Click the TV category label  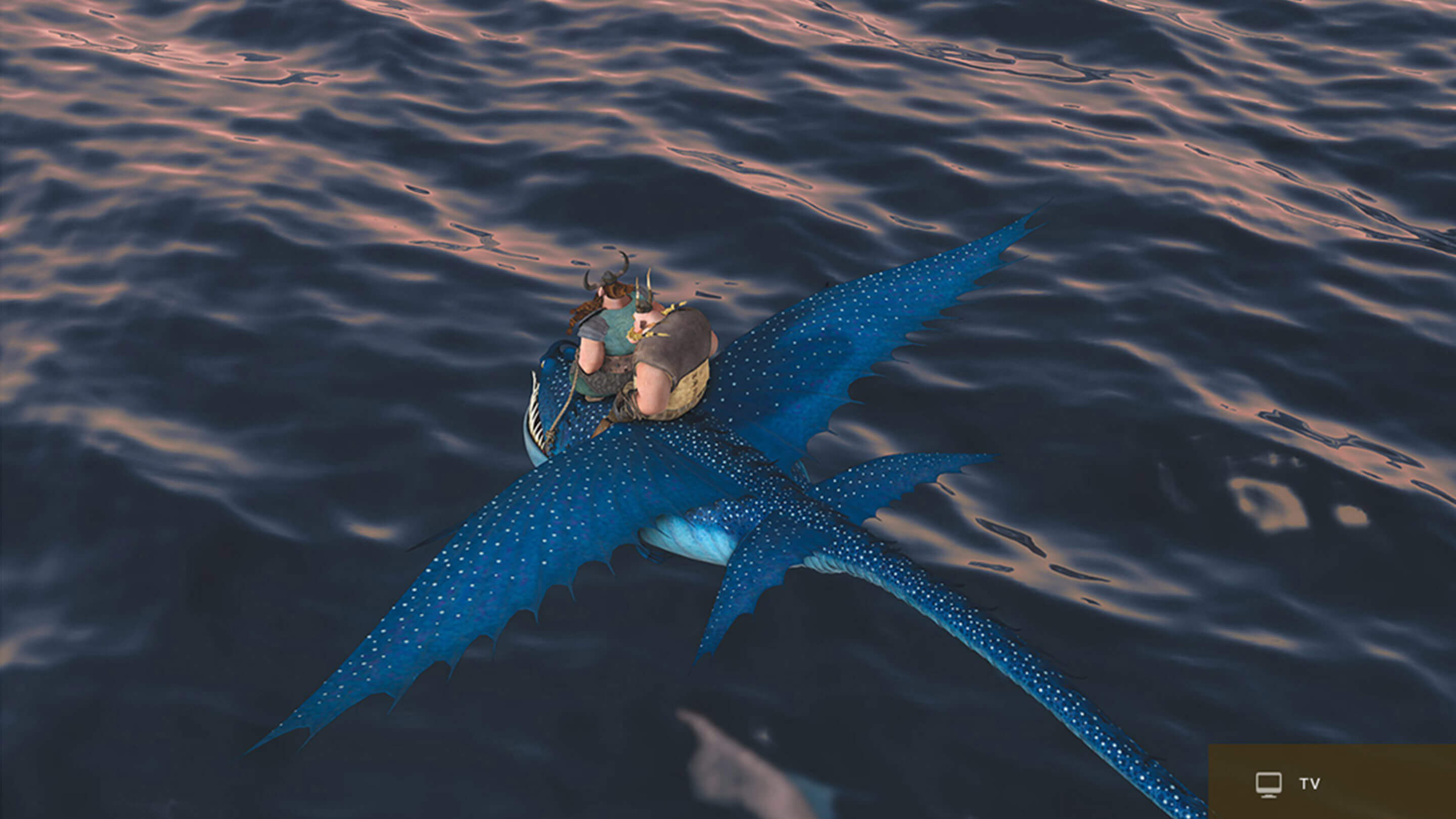click(x=1309, y=784)
